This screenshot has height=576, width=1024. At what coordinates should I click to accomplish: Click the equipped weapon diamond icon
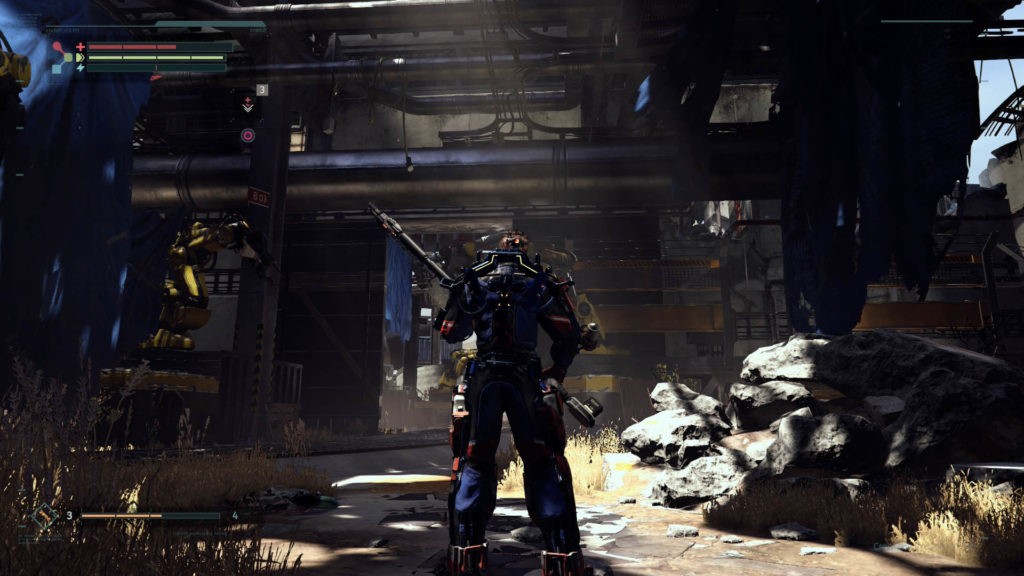pyautogui.click(x=44, y=517)
